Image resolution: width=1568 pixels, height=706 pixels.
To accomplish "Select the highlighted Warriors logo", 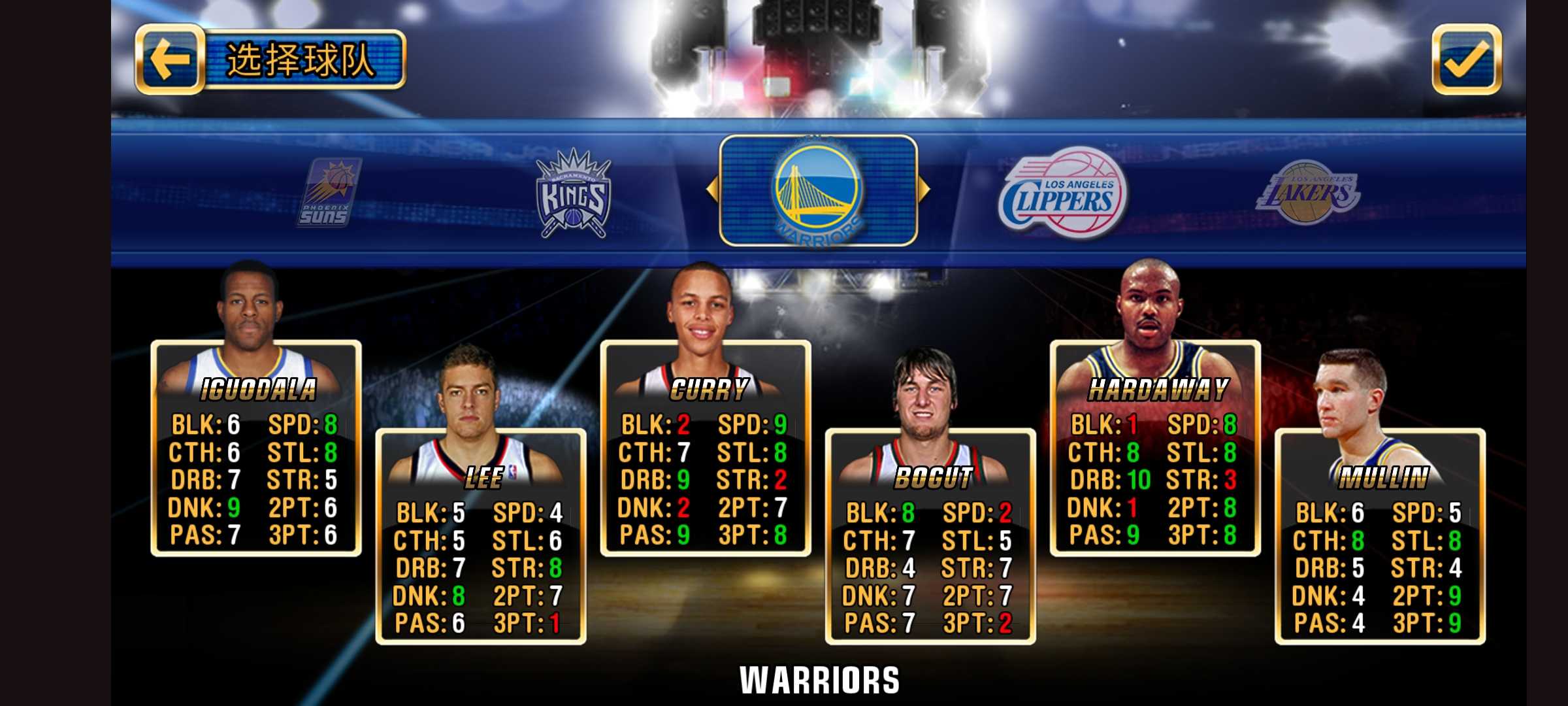I will (818, 191).
